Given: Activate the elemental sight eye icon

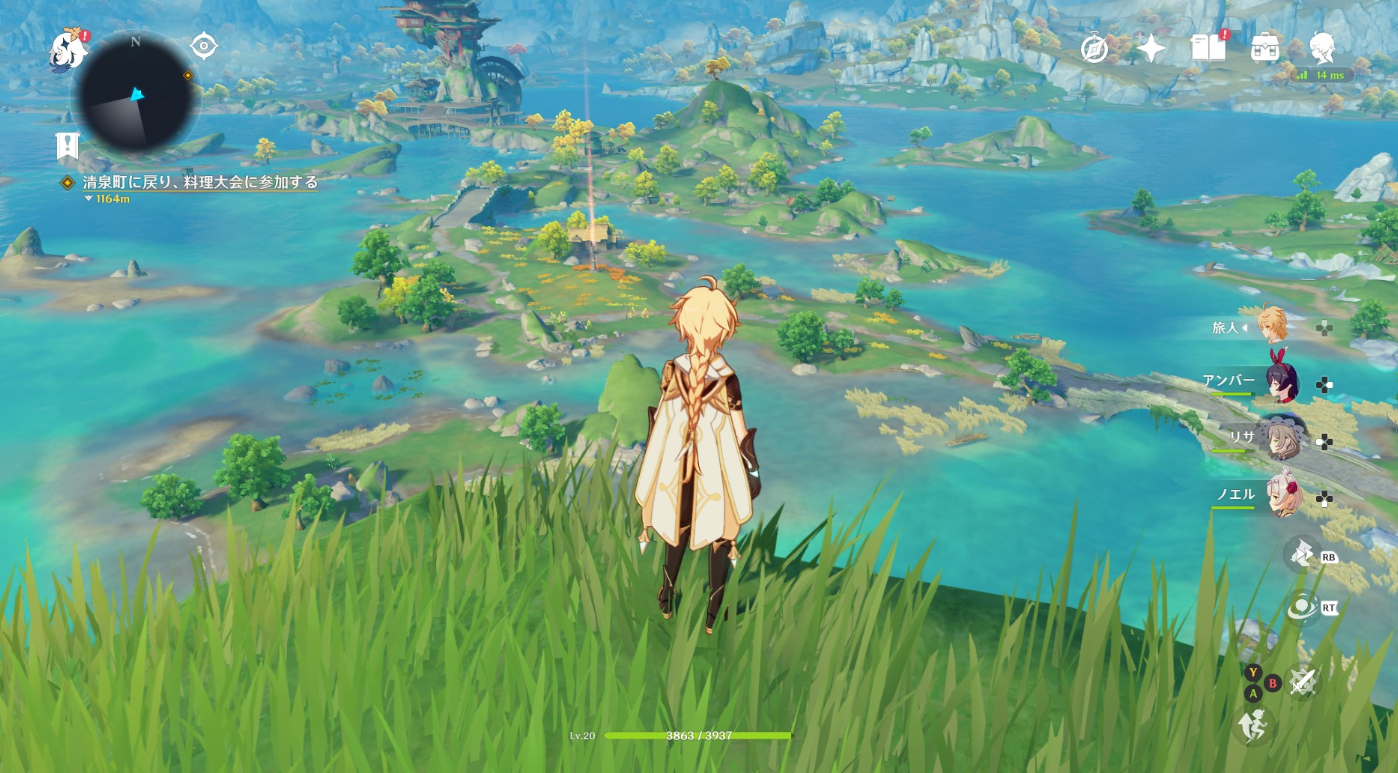Looking at the screenshot, I should coord(1301,607).
